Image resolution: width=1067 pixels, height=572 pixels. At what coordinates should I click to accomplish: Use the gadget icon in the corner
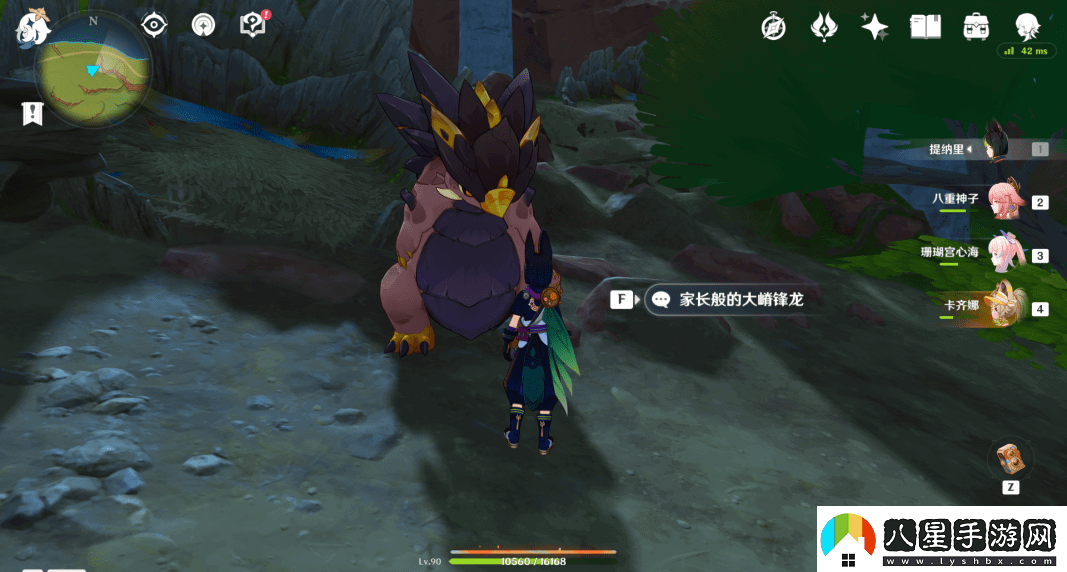(x=1010, y=459)
